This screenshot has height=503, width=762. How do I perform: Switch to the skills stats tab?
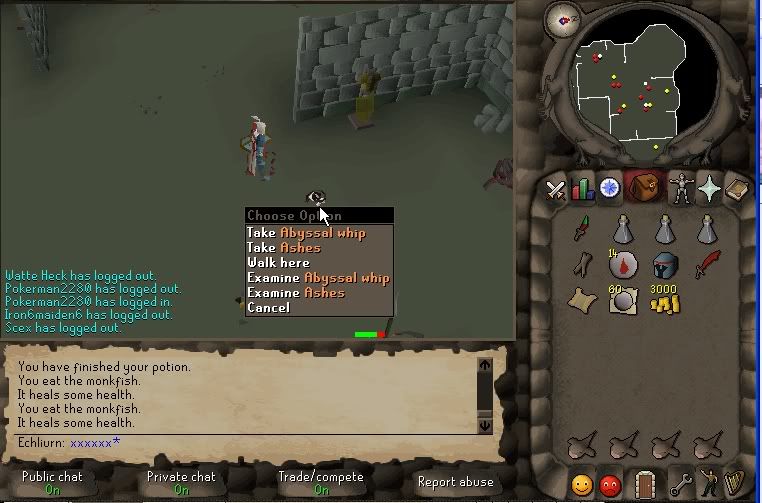click(582, 189)
